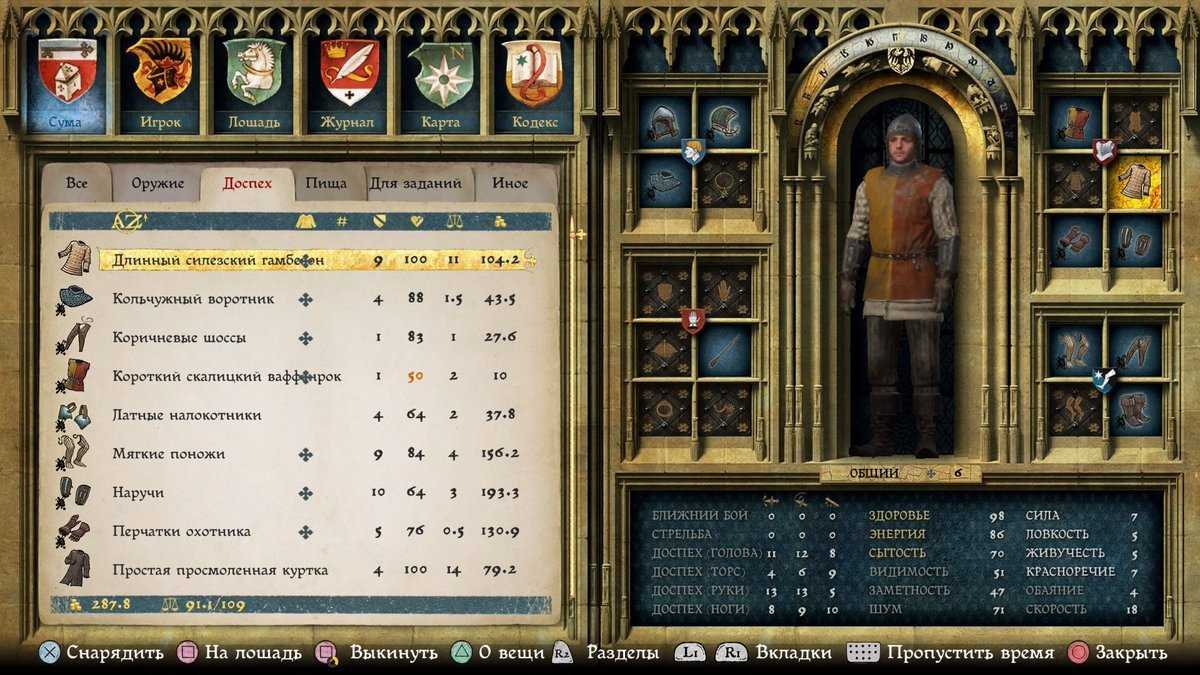
Task: Open the Игрок (Player) menu
Action: [158, 84]
